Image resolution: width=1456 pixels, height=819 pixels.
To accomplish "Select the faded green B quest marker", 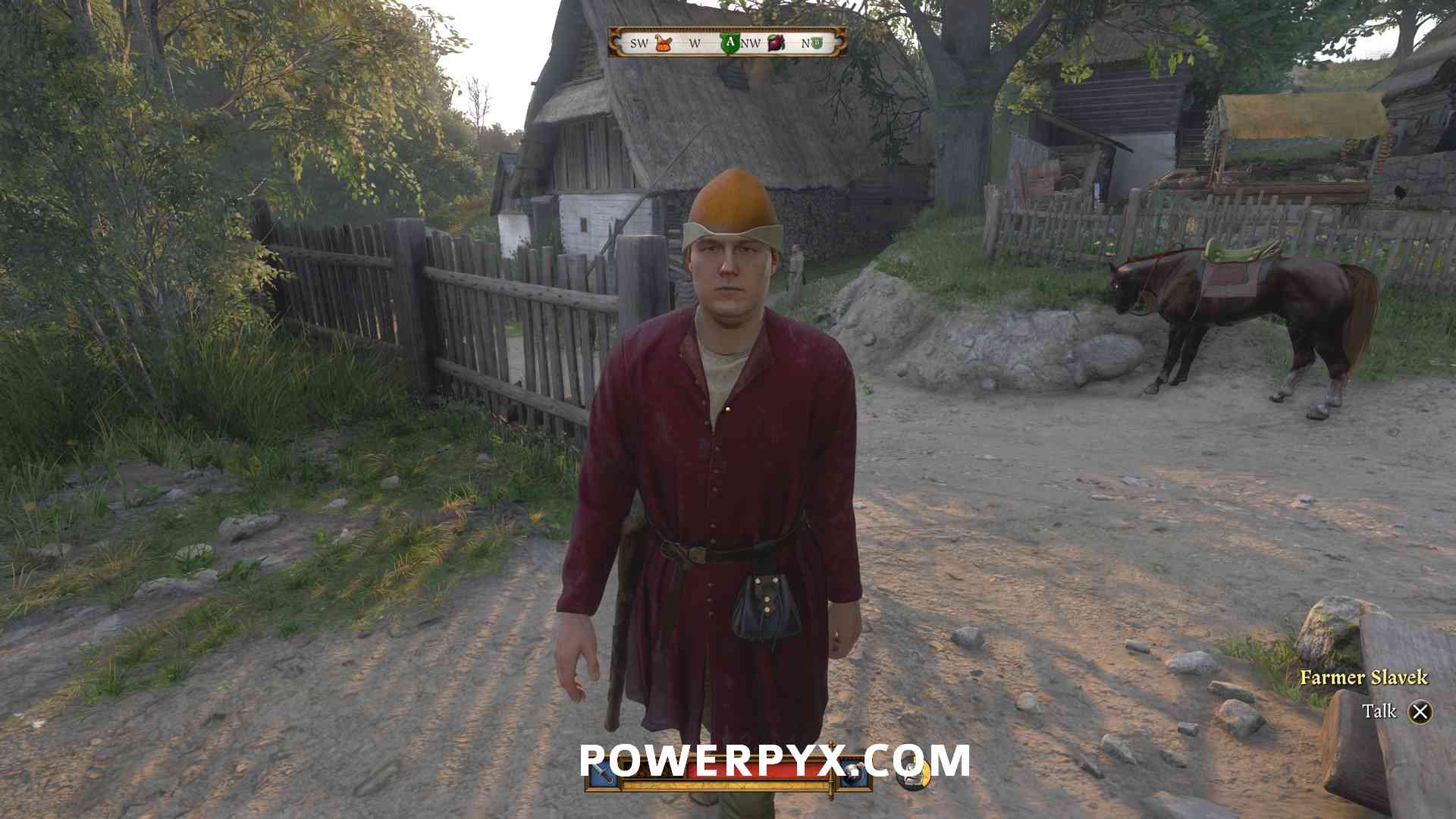I will (x=817, y=43).
